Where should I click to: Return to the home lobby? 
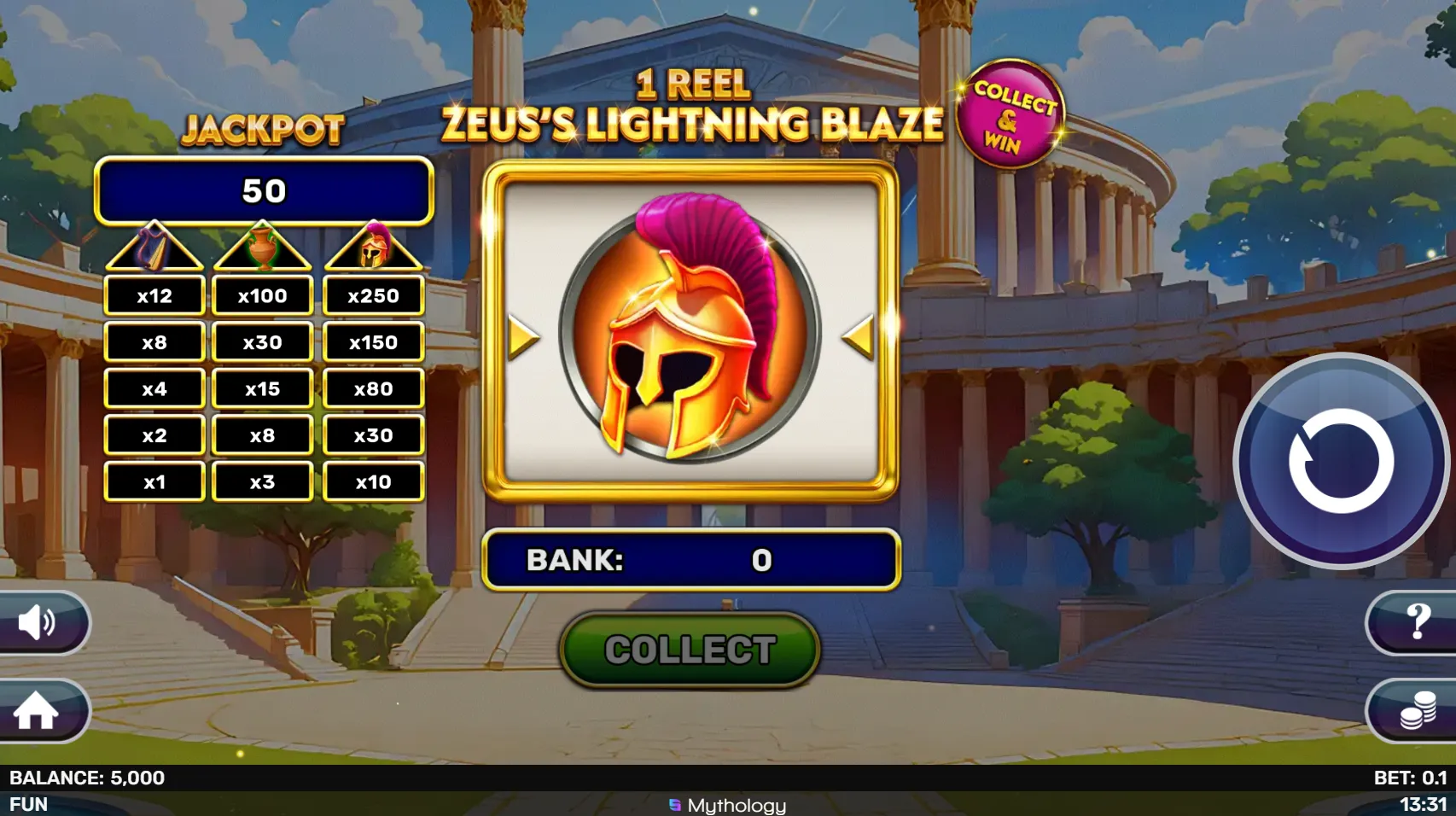pos(38,710)
